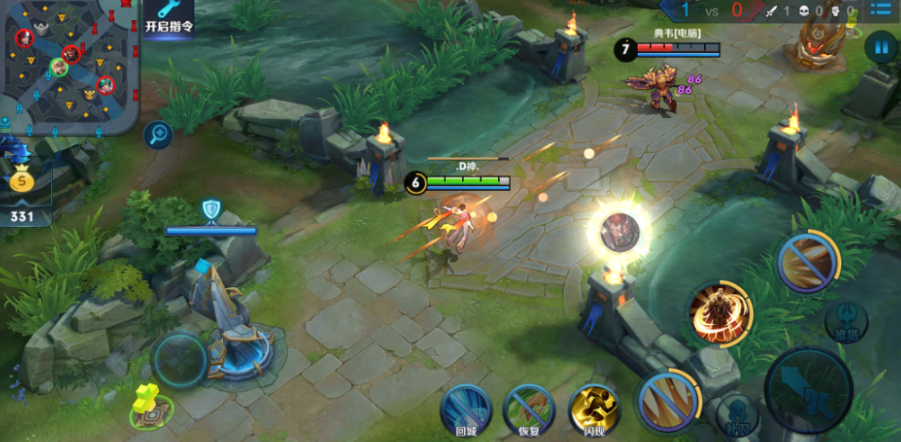Open the scoreboard list menu
Screen dimensions: 901x442
pyautogui.click(x=881, y=10)
